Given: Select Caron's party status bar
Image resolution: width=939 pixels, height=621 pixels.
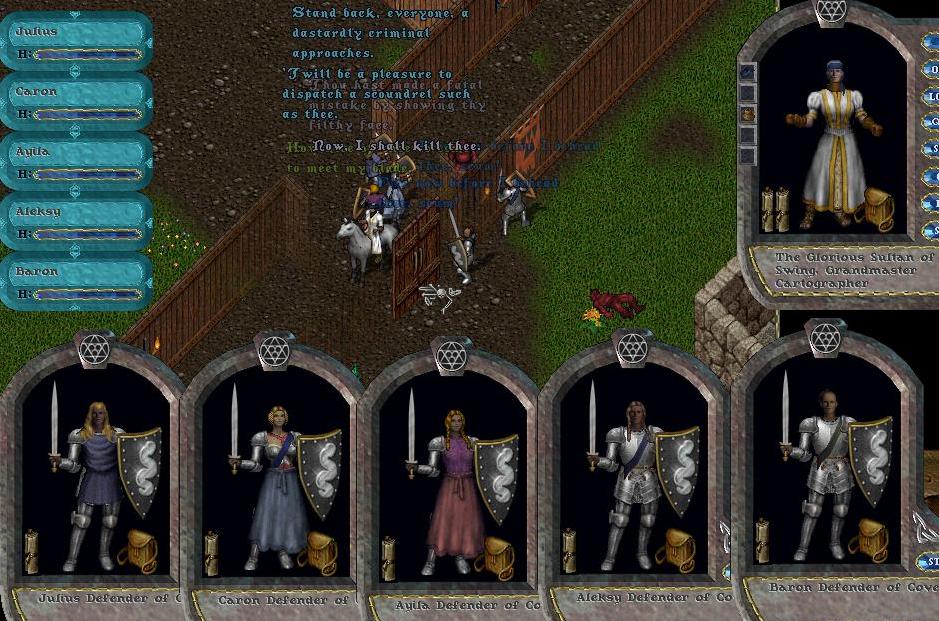Looking at the screenshot, I should [x=76, y=101].
